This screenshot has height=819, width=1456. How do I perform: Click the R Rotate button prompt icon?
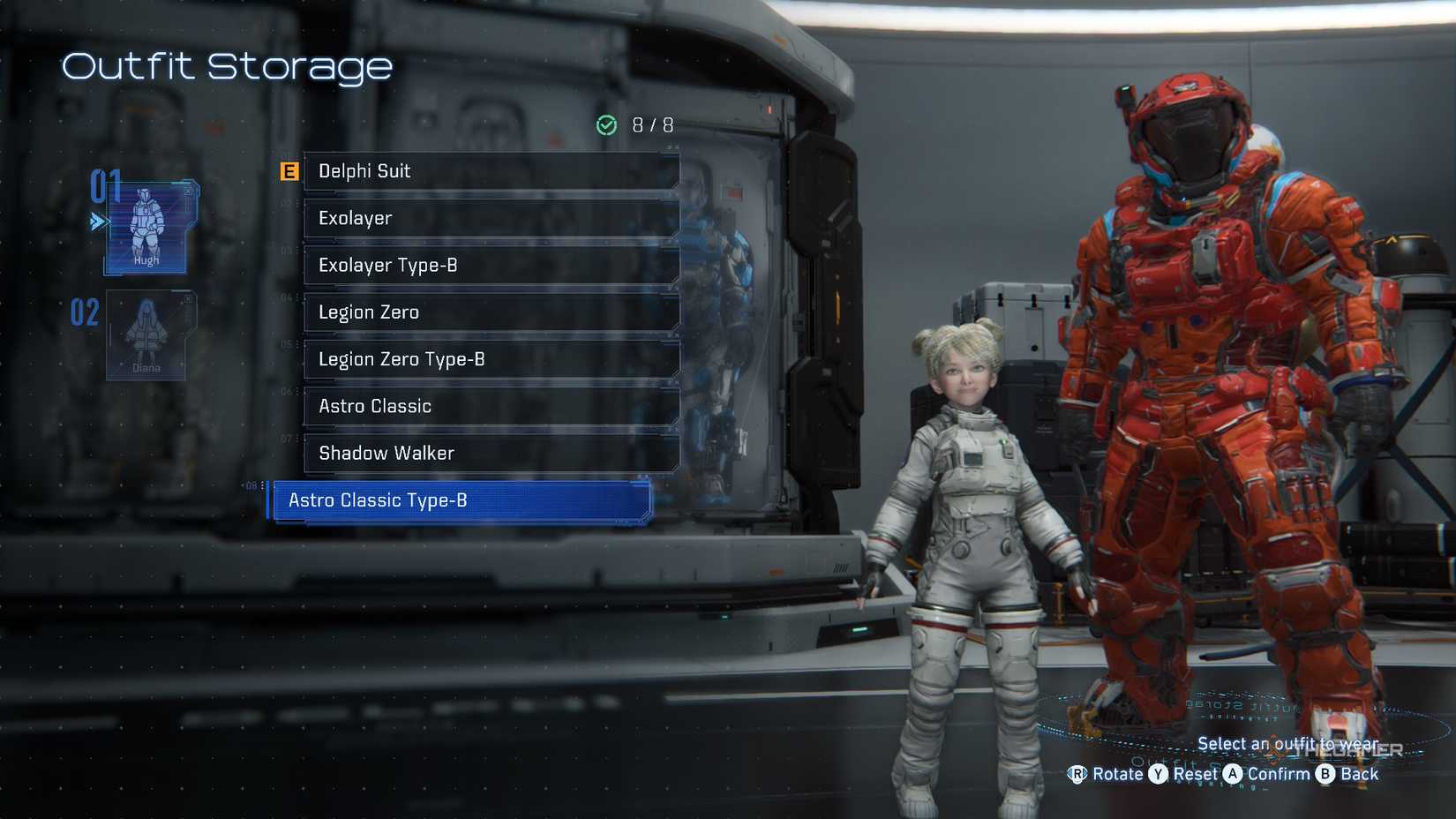click(1078, 774)
